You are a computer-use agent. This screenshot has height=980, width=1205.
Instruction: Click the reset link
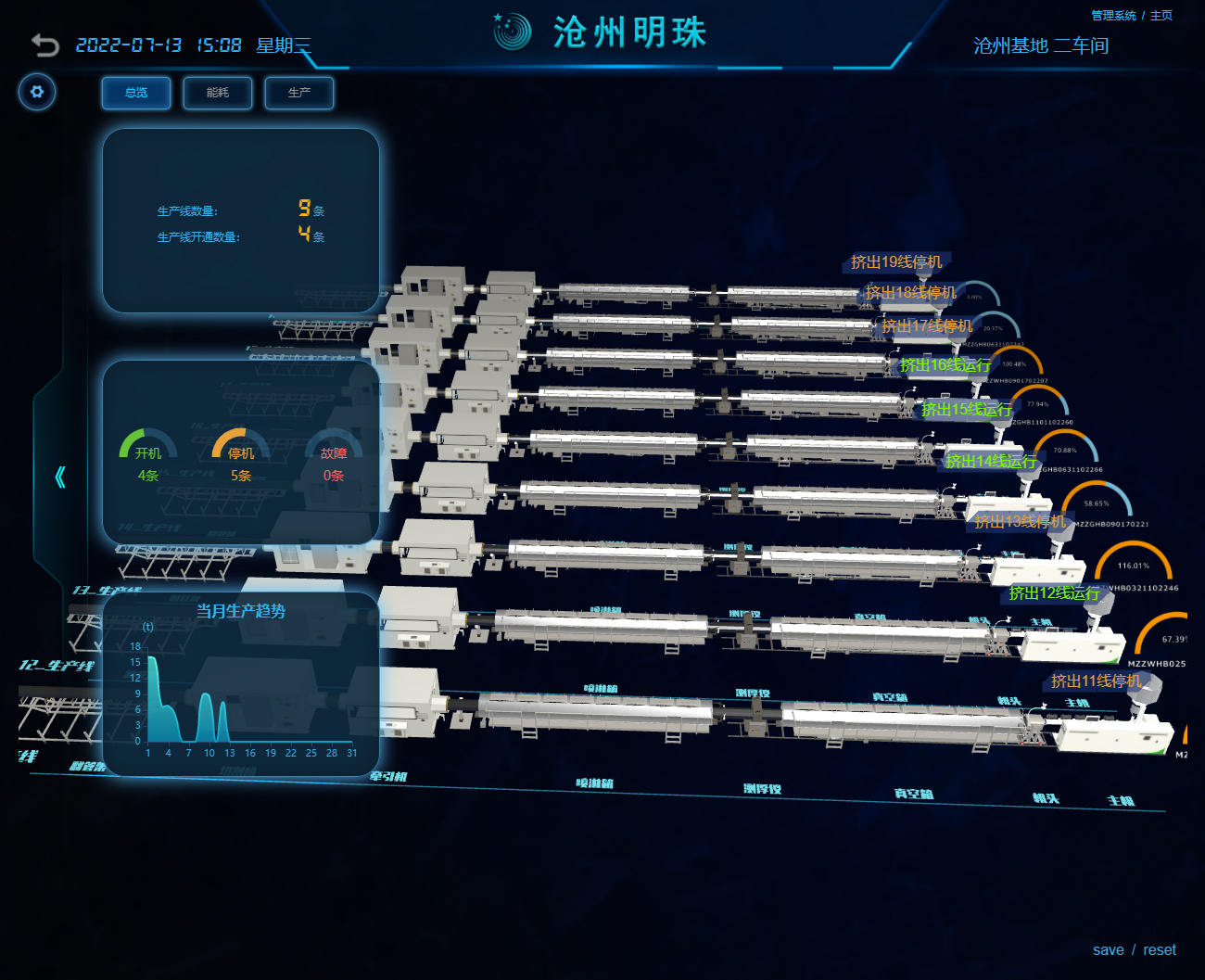point(1159,950)
